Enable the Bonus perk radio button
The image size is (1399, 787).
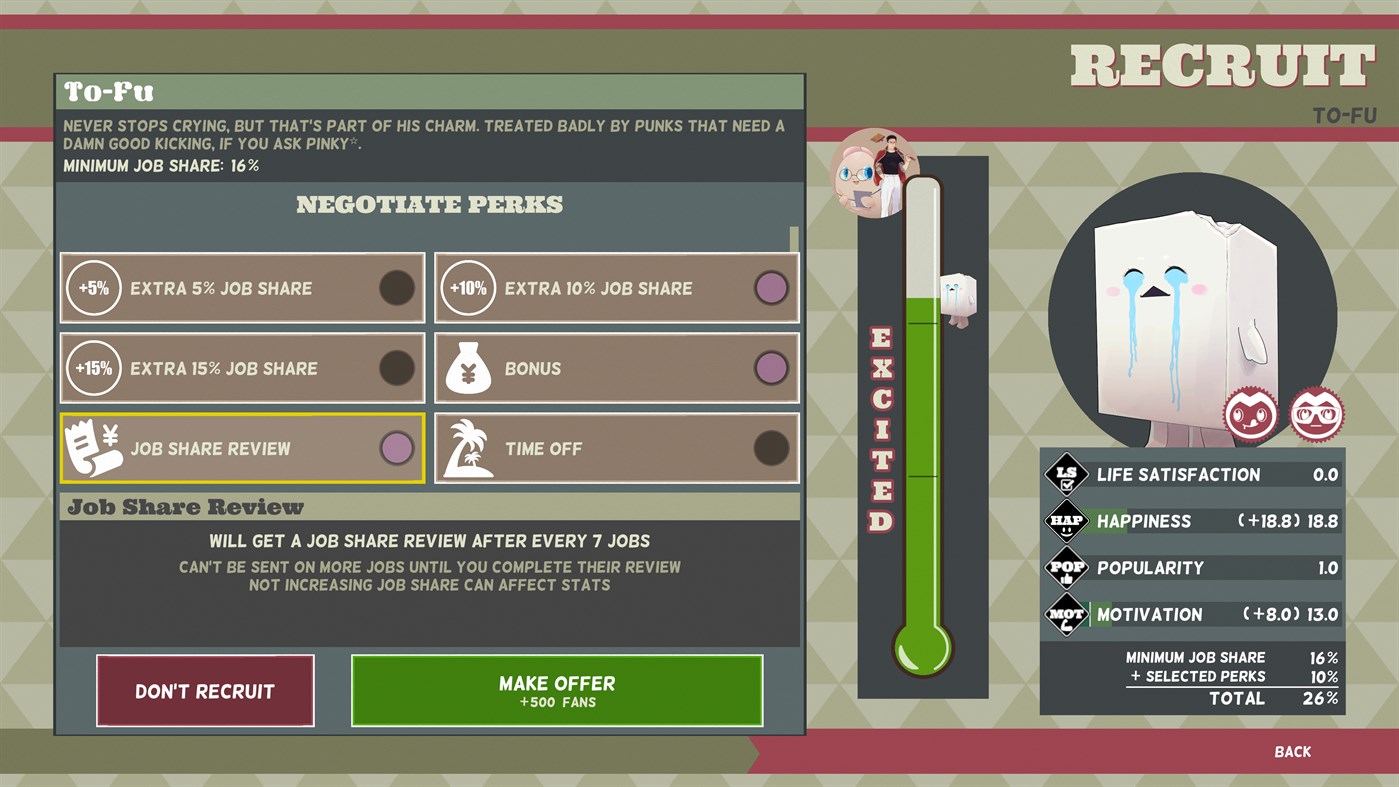(x=772, y=368)
